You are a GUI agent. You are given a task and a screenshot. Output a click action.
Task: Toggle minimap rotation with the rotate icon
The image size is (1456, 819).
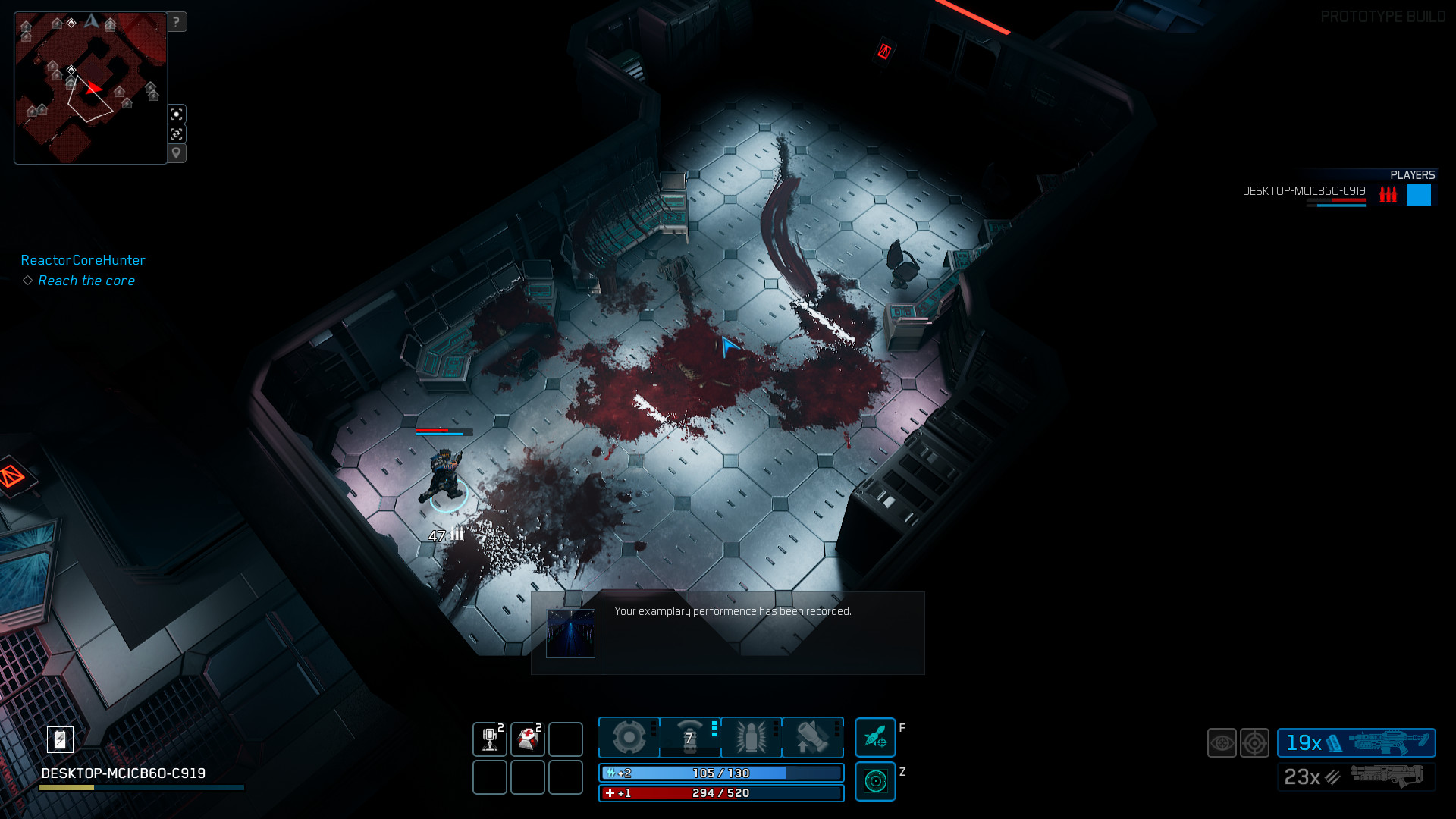tap(177, 133)
